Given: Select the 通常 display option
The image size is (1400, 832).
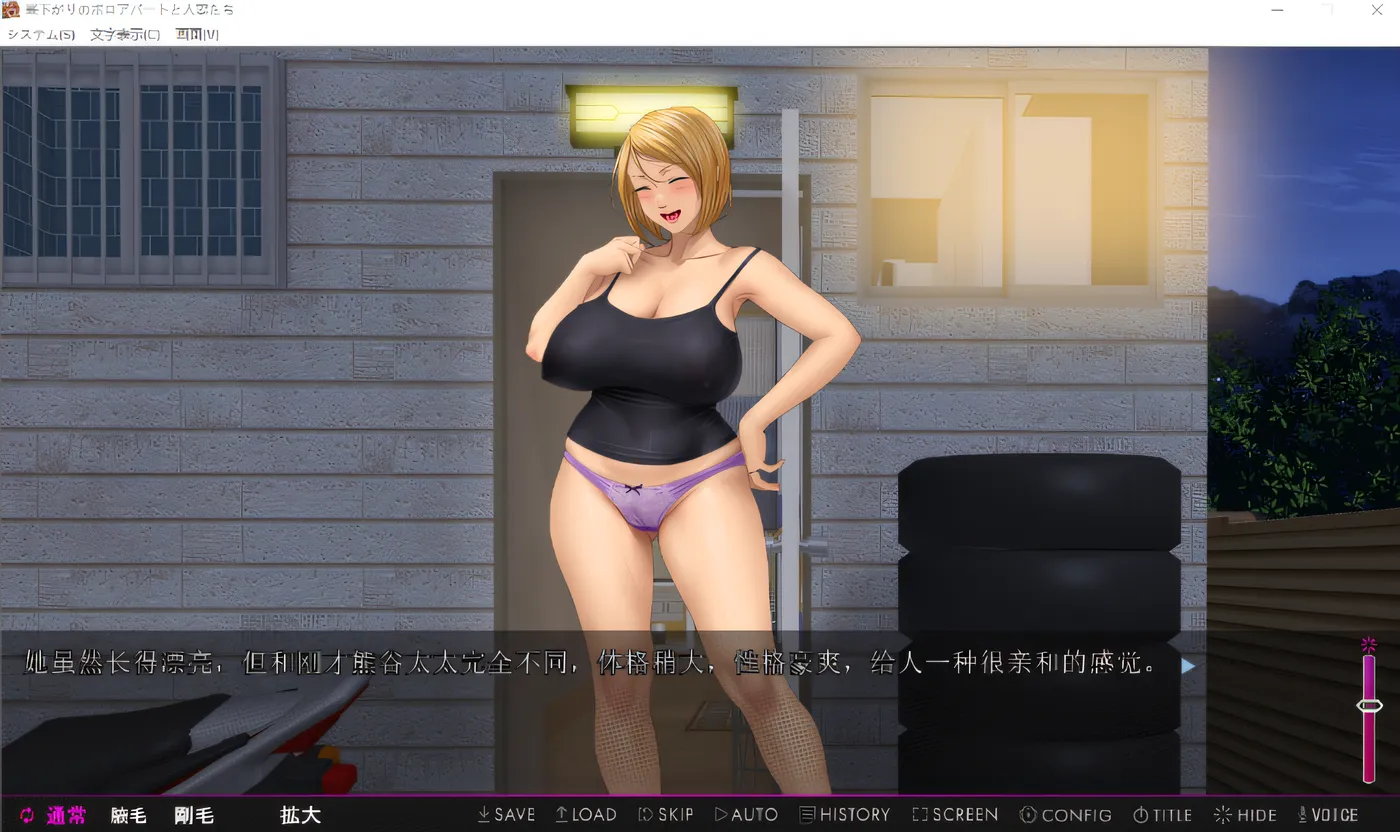Looking at the screenshot, I should (x=55, y=815).
